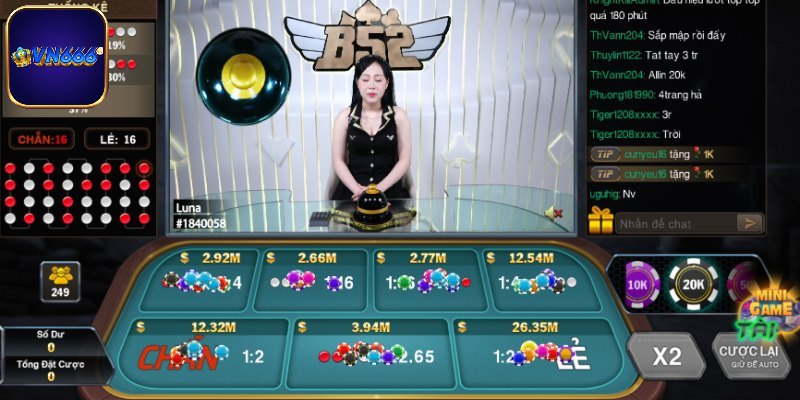Bet on the 3.94M pool area
Image resolution: width=800 pixels, height=400 pixels.
368,355
